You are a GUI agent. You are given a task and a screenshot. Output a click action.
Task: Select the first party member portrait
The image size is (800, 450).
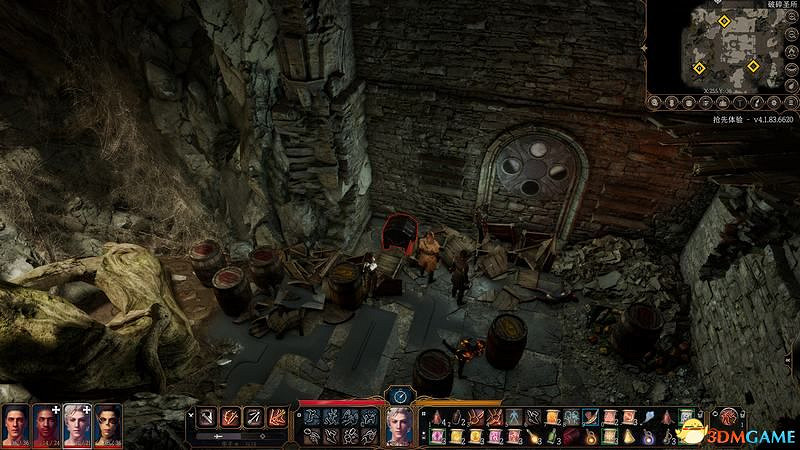15,424
